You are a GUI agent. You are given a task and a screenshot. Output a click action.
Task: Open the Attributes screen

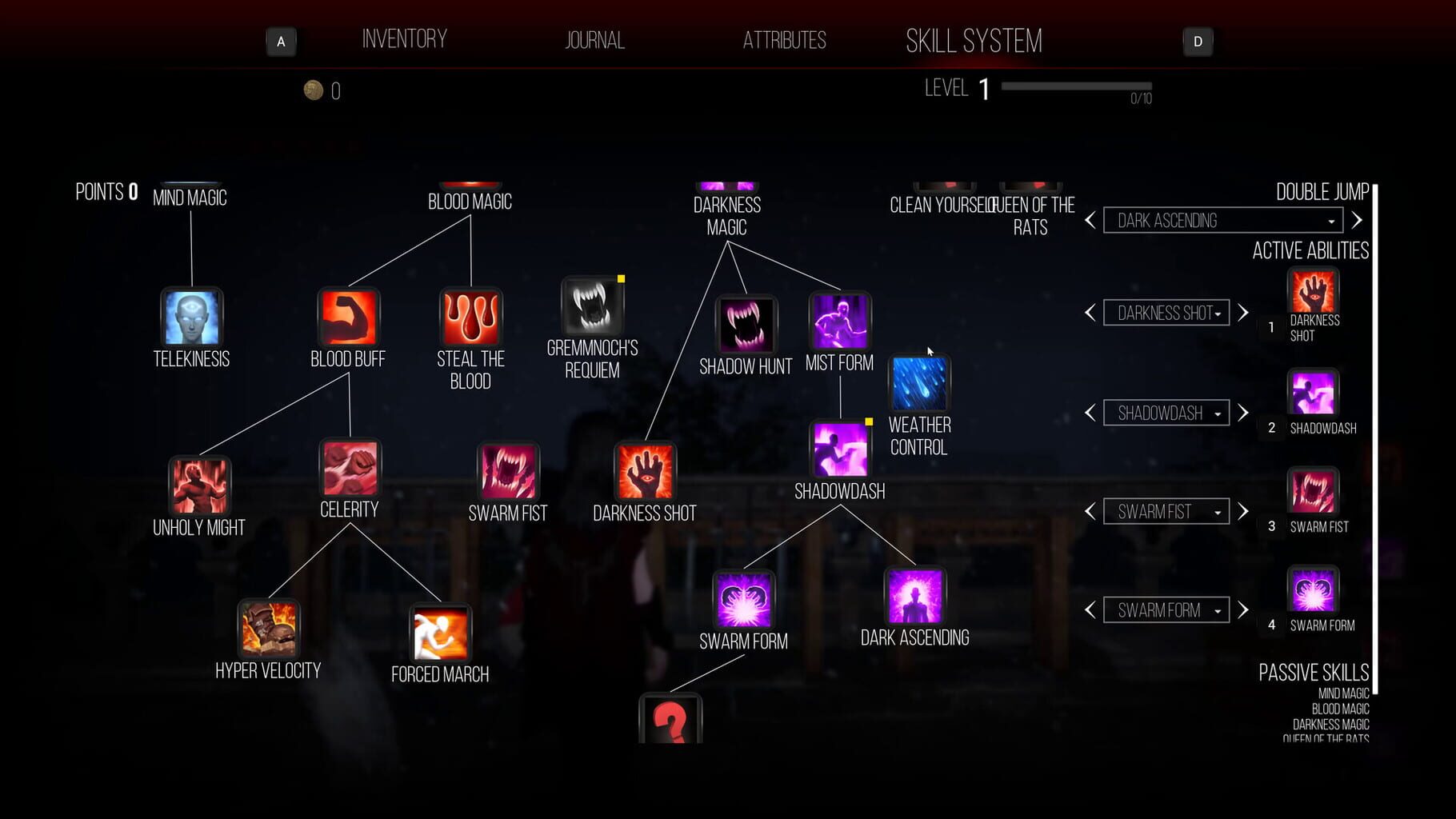point(785,39)
